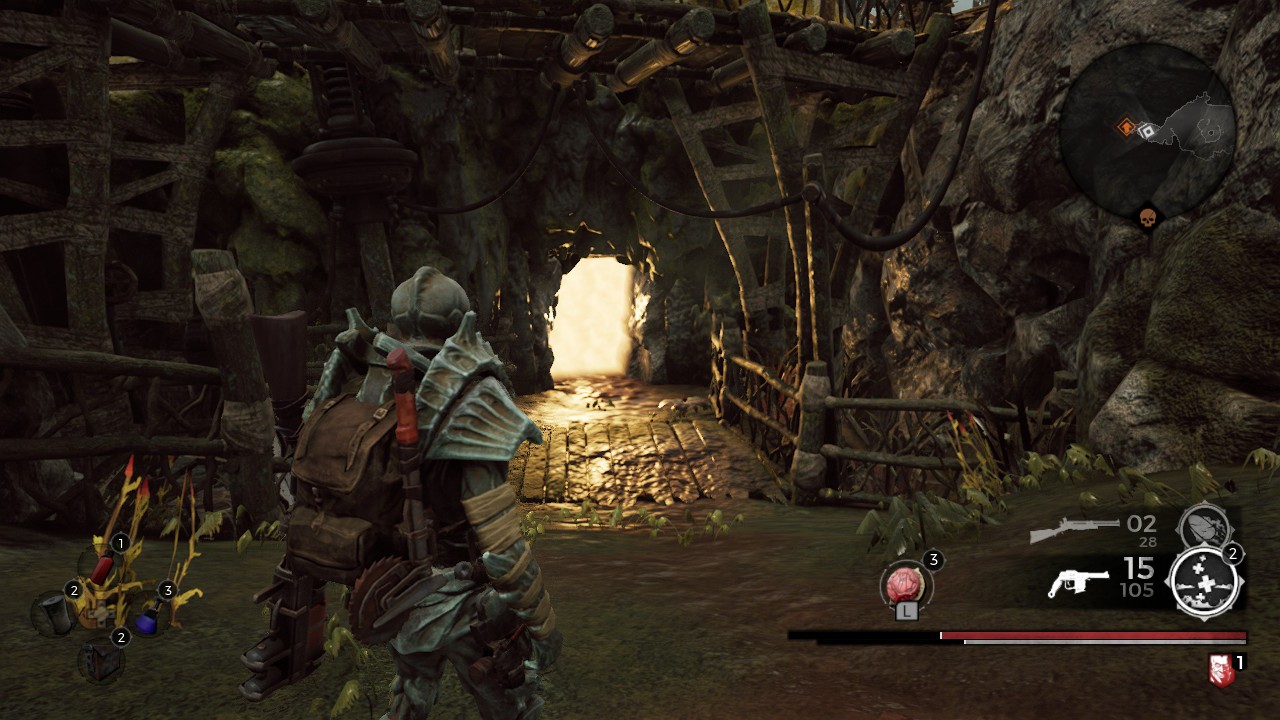Select the grey bandage roll quick item
Image resolution: width=1280 pixels, height=720 pixels.
tap(55, 612)
